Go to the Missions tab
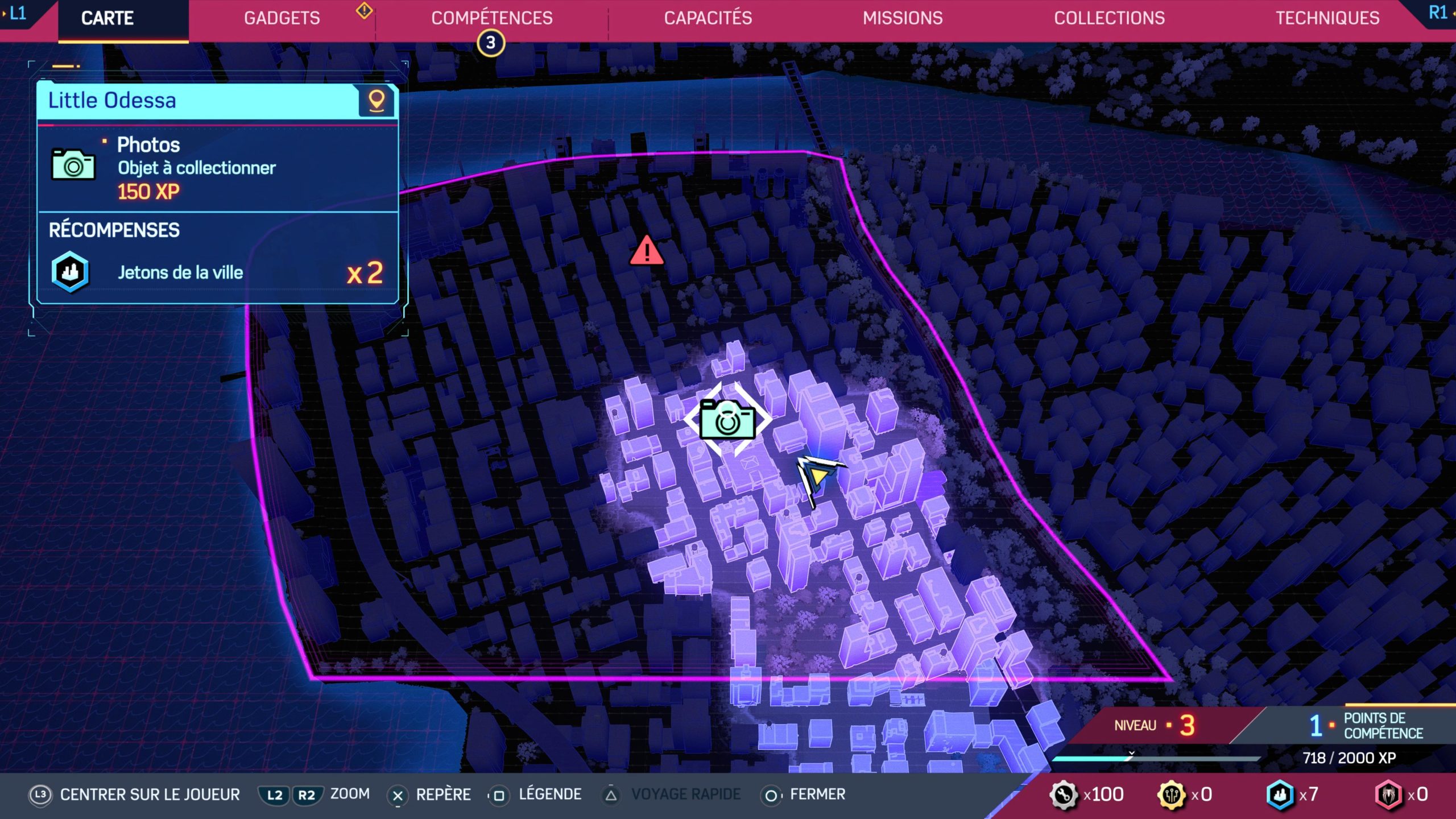 coord(903,18)
